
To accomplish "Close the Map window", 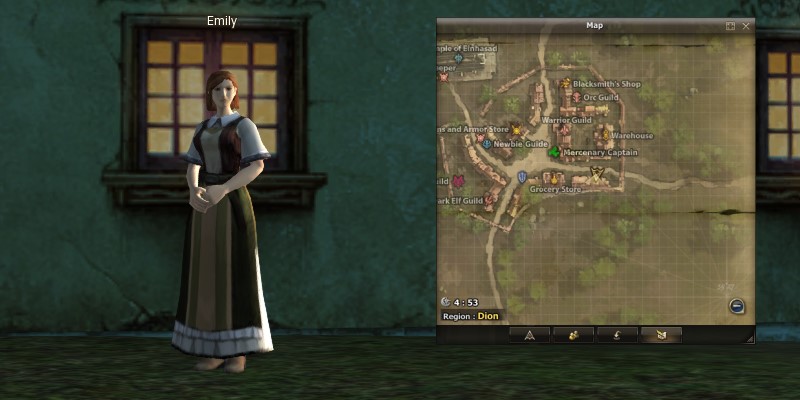I will point(746,26).
